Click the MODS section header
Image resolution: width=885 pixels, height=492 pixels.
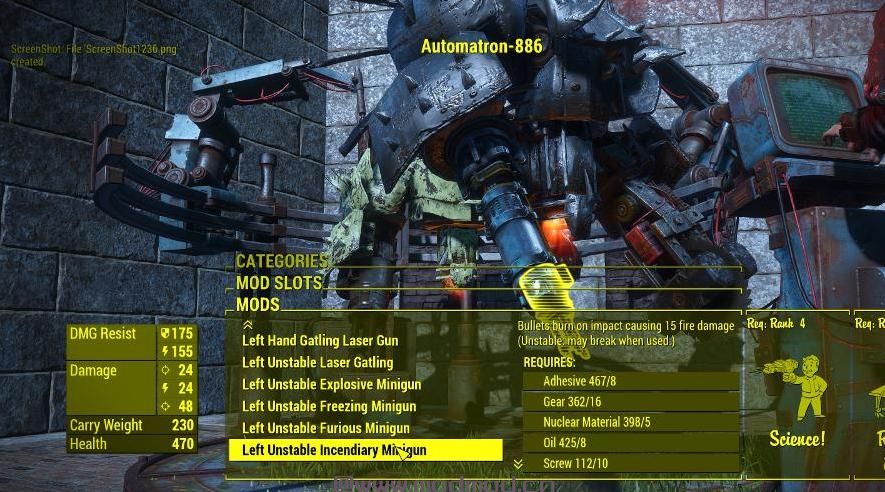coord(258,305)
